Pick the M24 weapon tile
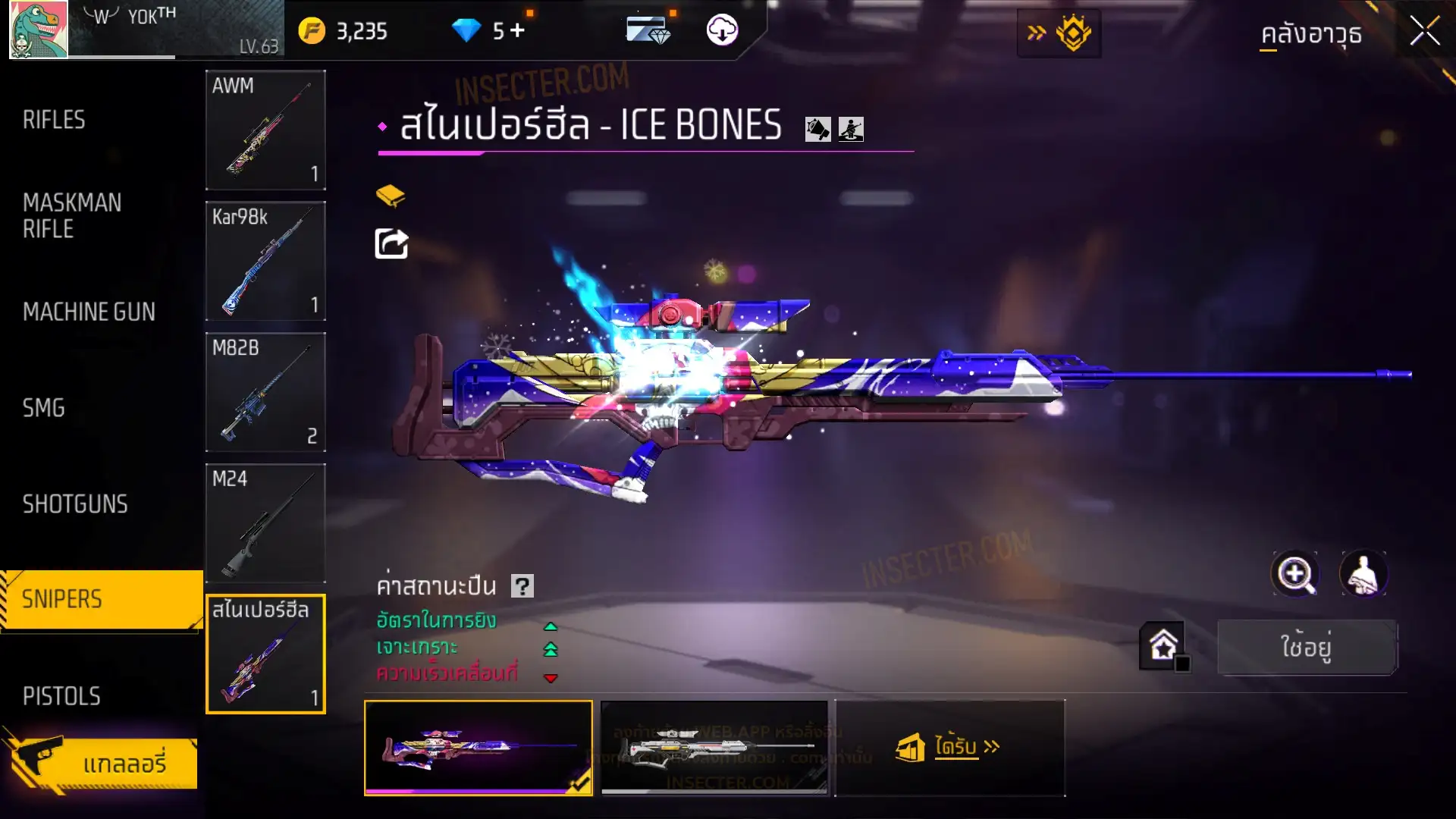Image resolution: width=1456 pixels, height=819 pixels. click(265, 523)
